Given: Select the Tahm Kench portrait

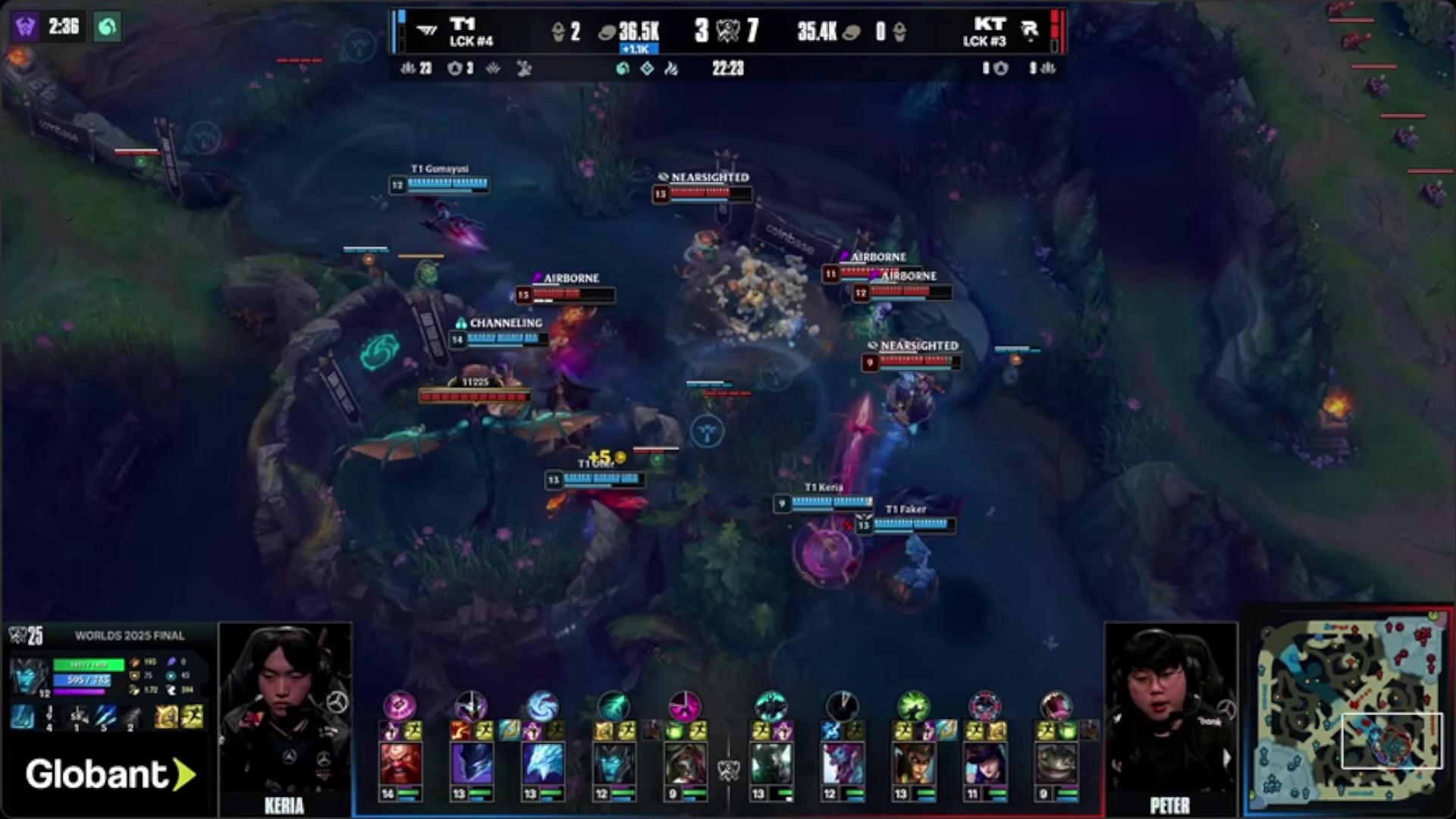Looking at the screenshot, I should pos(1056,763).
